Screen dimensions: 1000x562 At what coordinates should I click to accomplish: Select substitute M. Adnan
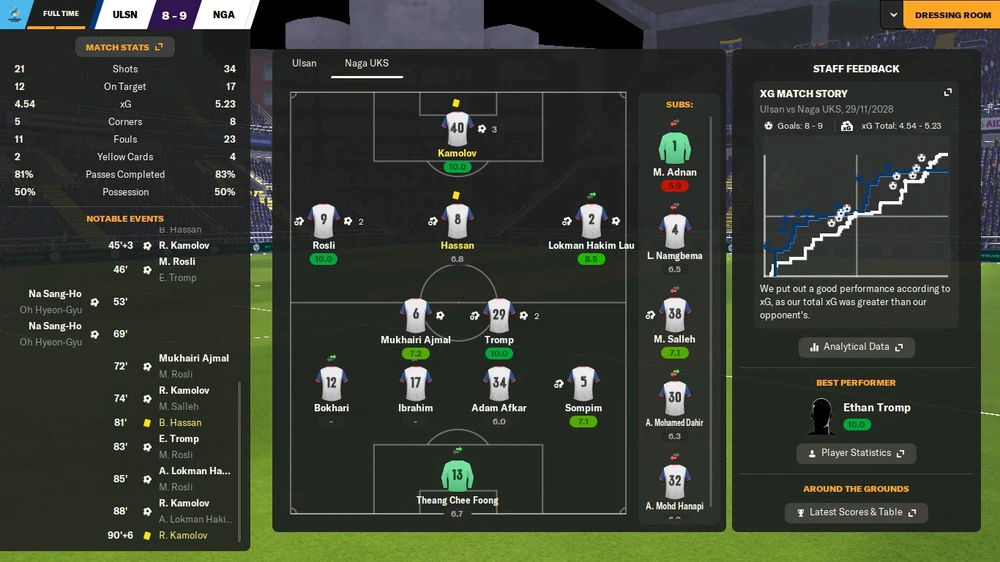coord(675,149)
